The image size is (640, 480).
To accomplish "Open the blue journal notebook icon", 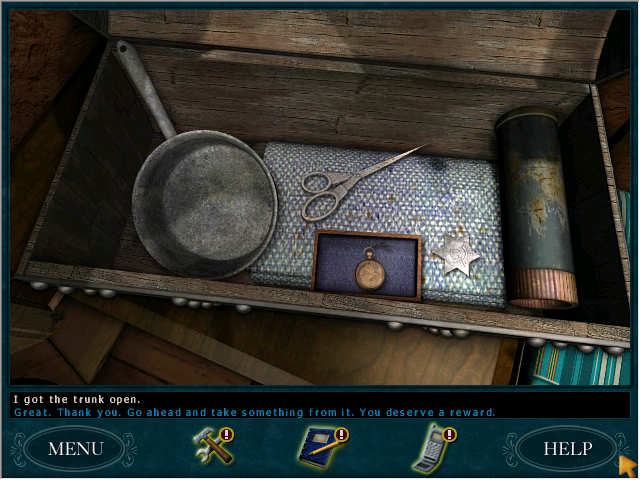I will pos(319,447).
